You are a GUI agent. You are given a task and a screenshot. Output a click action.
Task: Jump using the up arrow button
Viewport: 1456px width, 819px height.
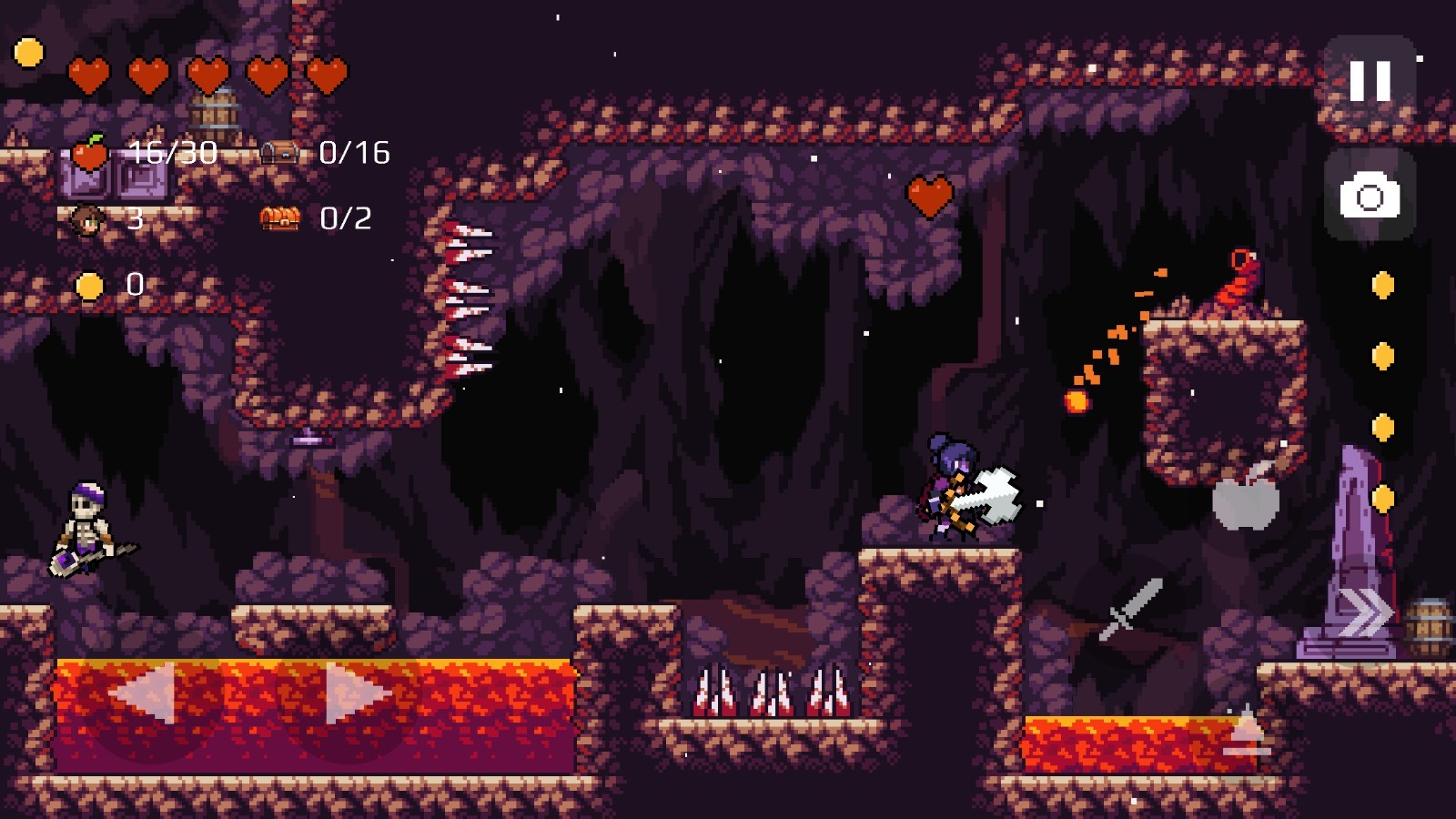(x=1247, y=733)
